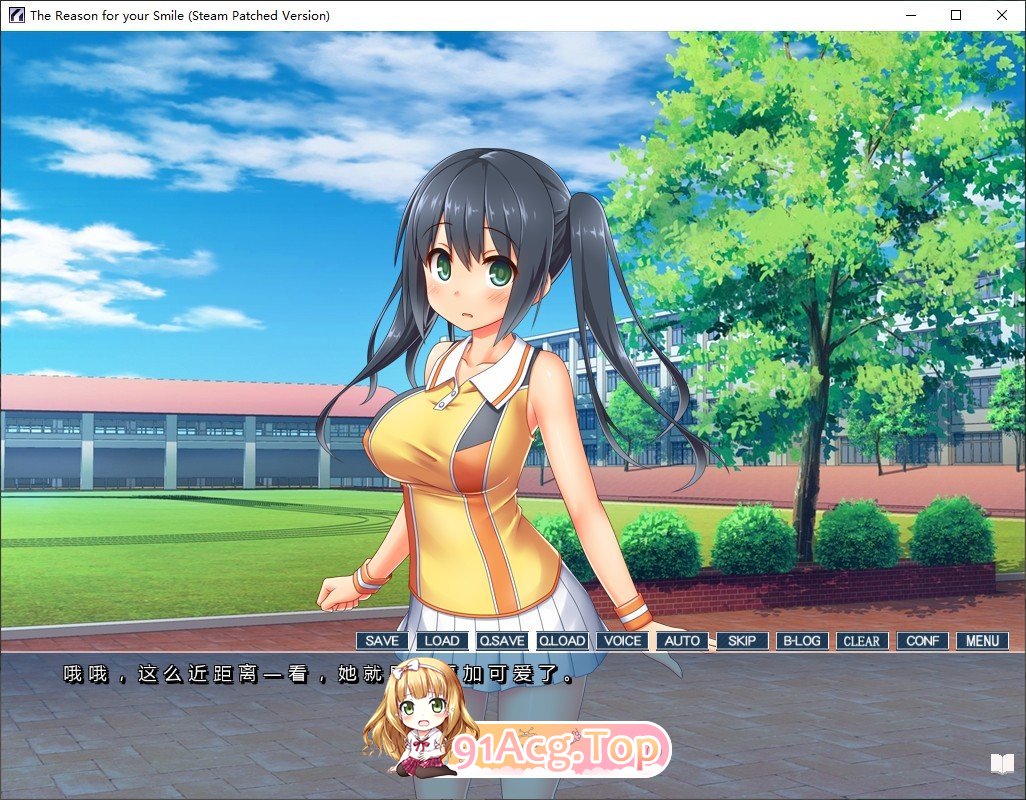Close the game window

pos(1002,15)
